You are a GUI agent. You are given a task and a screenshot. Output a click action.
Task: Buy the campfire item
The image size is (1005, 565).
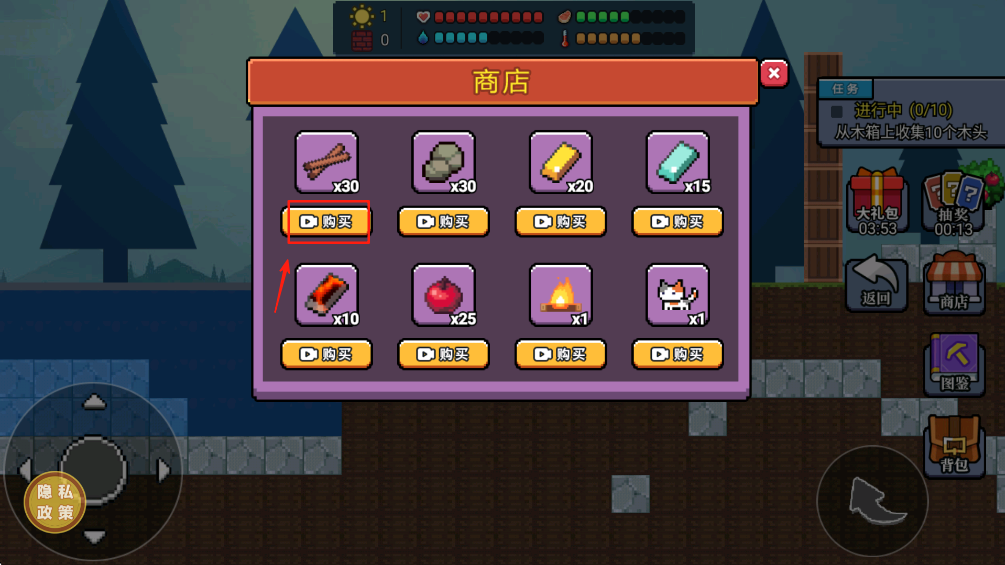561,354
